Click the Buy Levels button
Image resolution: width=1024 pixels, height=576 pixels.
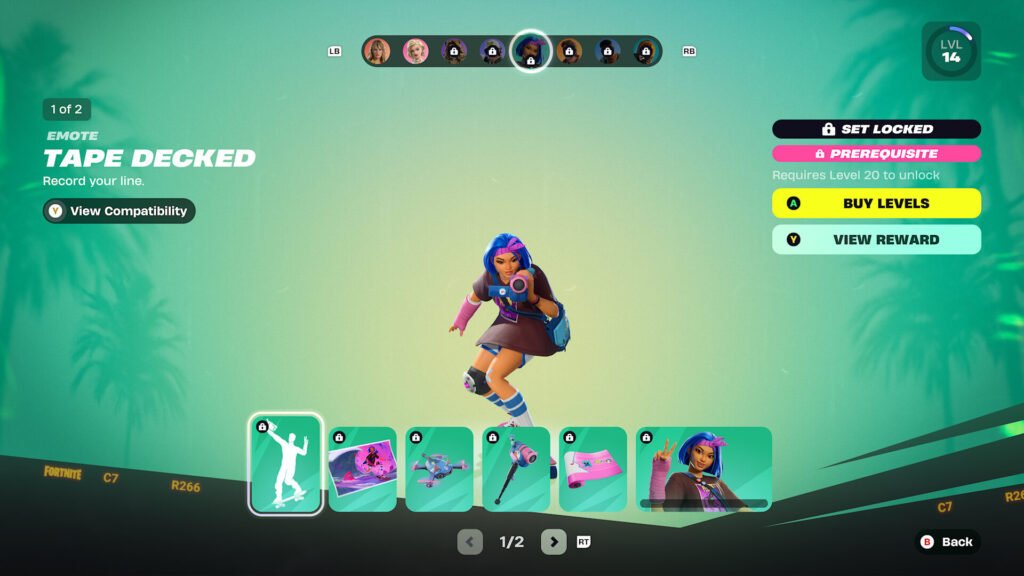876,203
